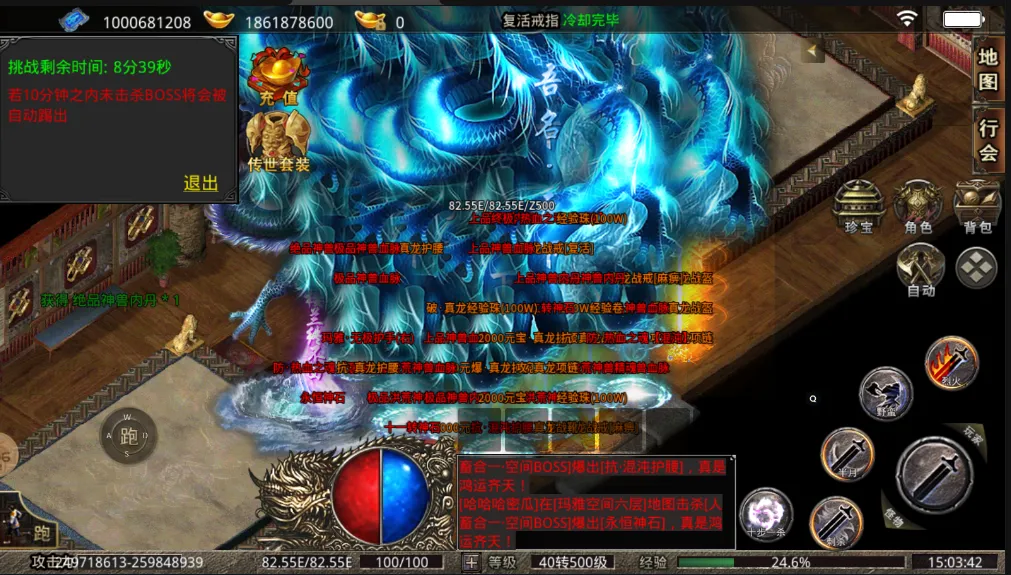Toggle the 跑 run mode button
This screenshot has width=1011, height=575.
42,531
